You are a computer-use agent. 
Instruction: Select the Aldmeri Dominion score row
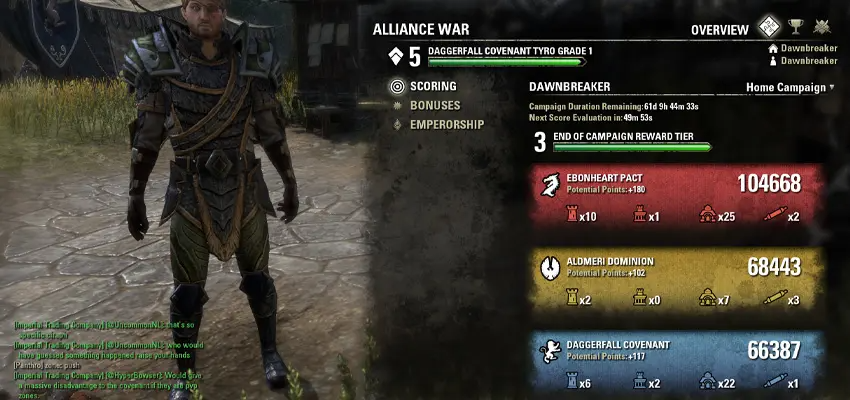[676, 280]
